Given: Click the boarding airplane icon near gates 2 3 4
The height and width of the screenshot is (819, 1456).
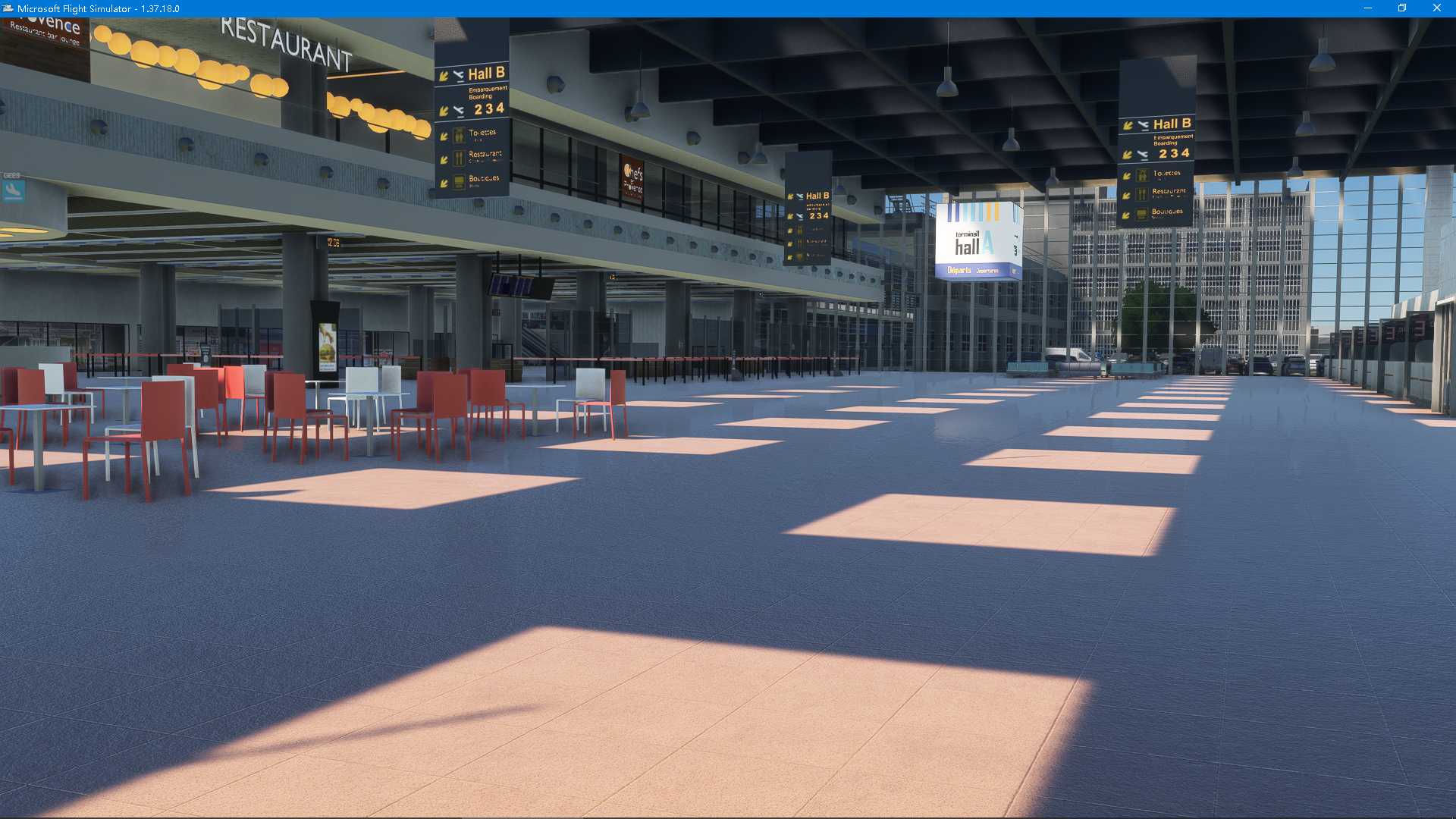Looking at the screenshot, I should (x=458, y=108).
